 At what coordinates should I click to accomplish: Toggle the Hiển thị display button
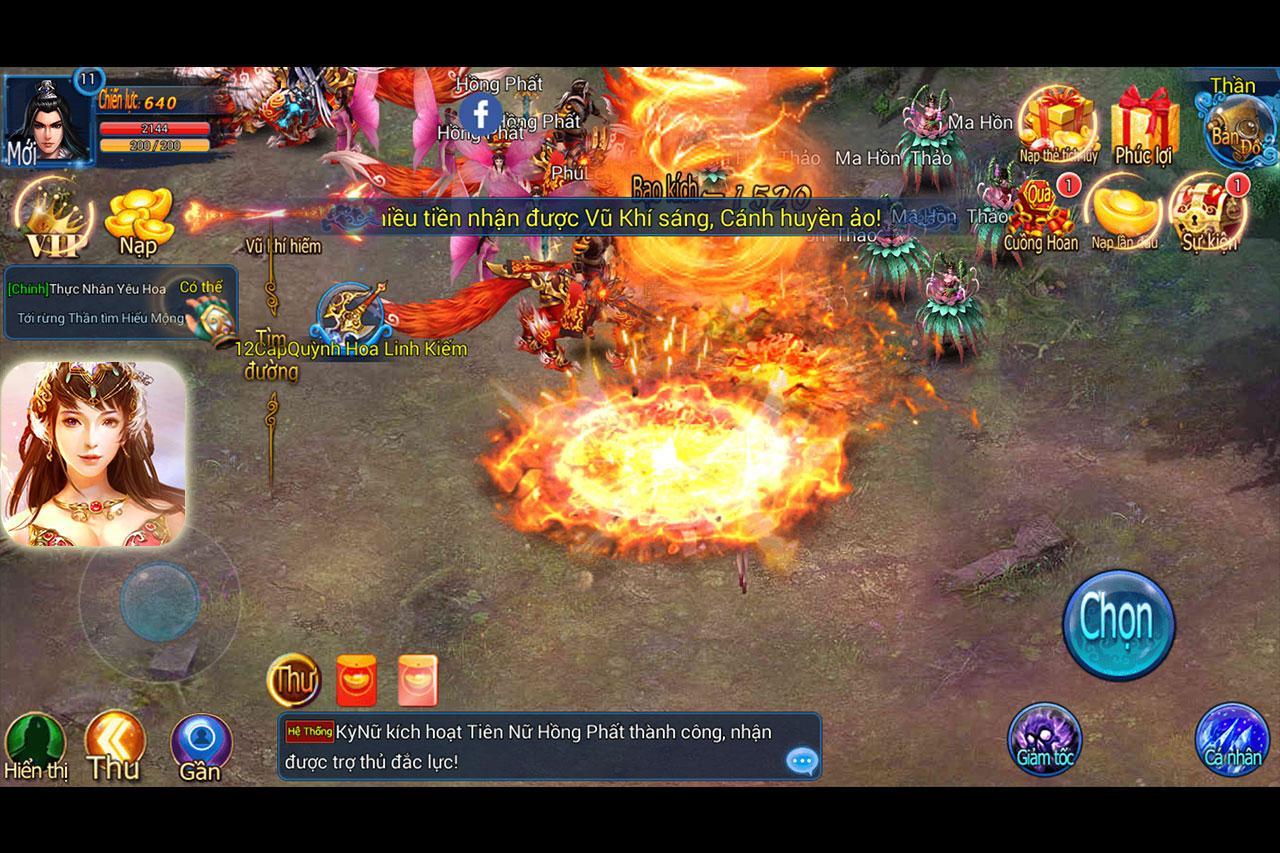tap(35, 747)
